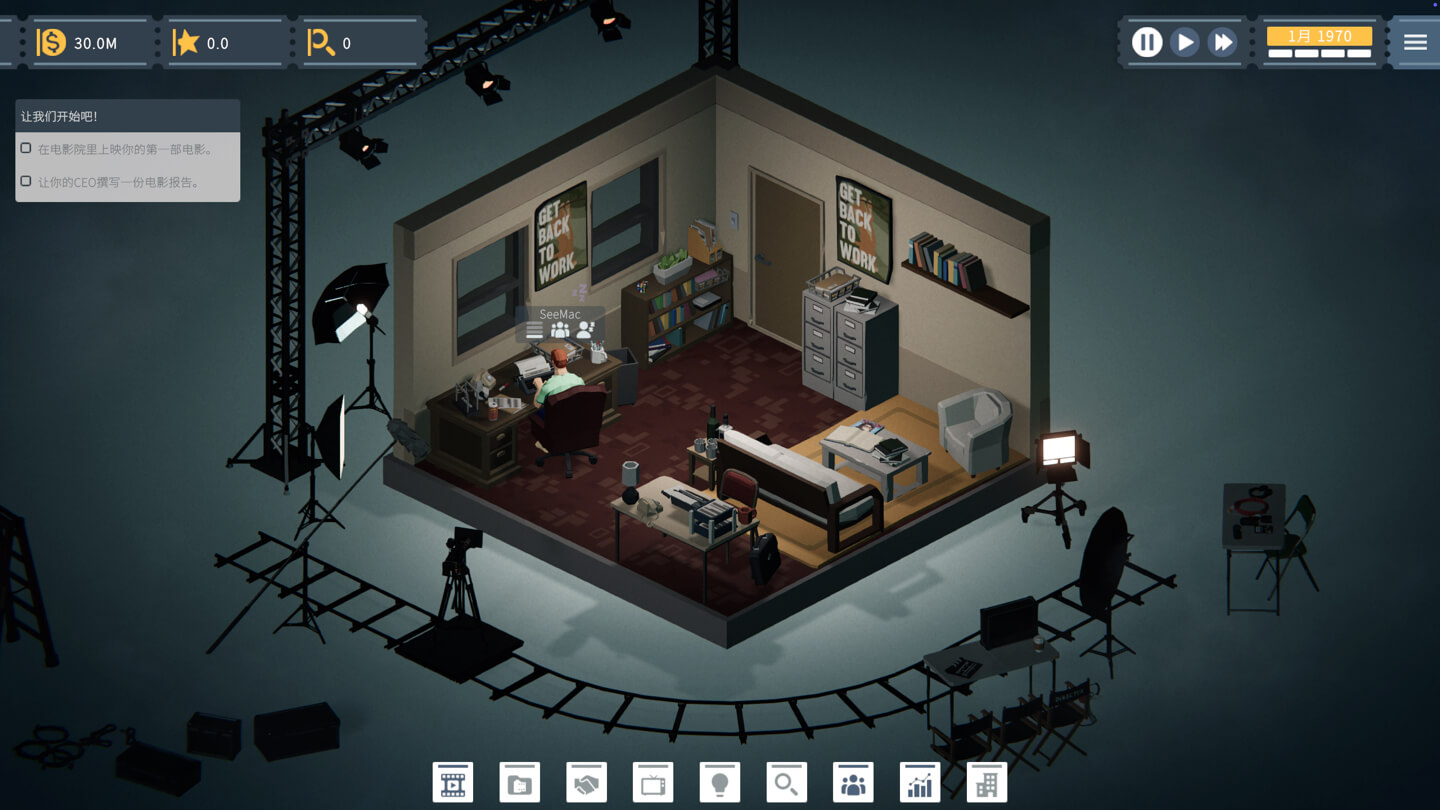Open the list icon in the SeeMac popup

[534, 329]
